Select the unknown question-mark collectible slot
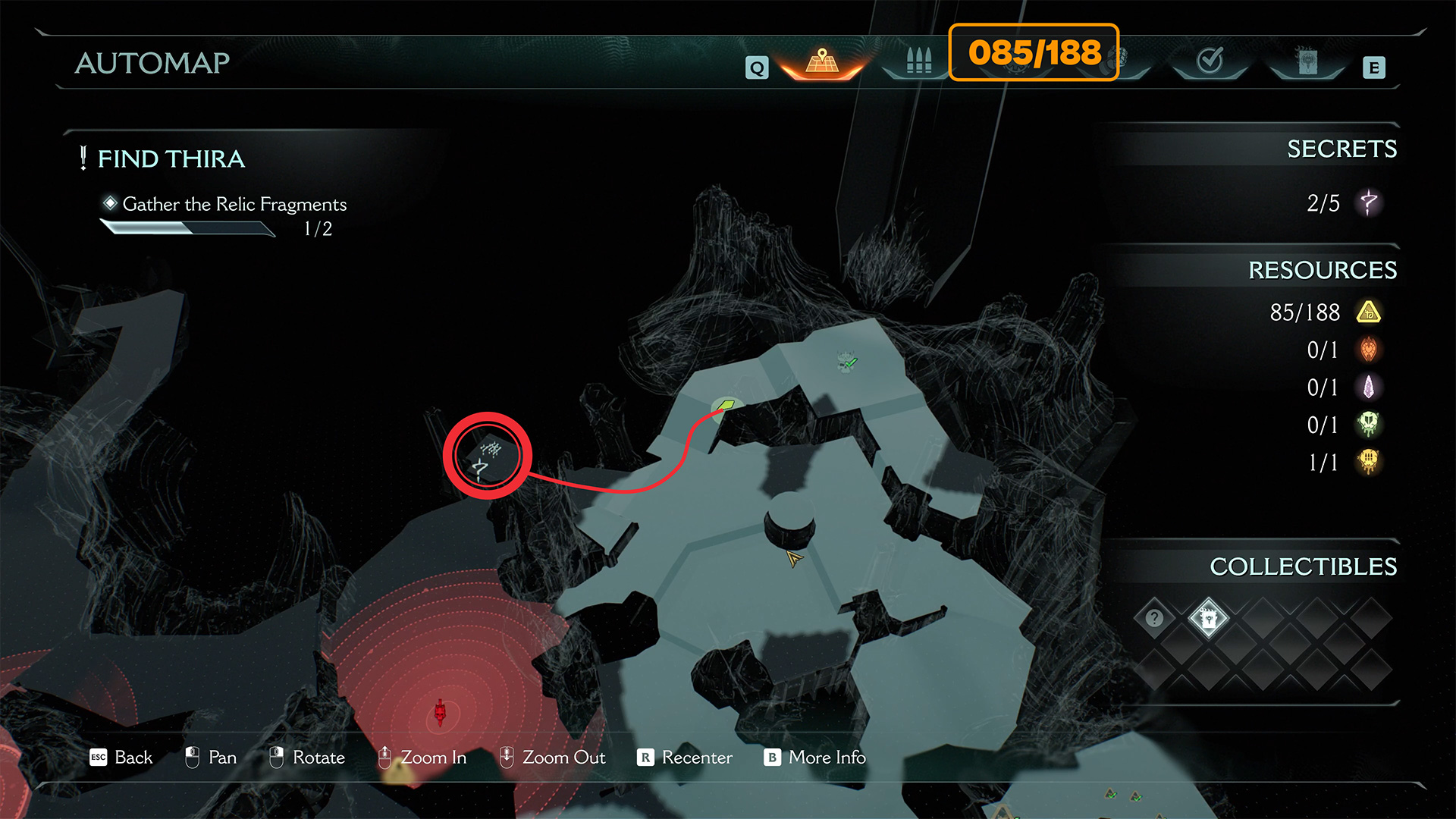1456x819 pixels. point(1154,618)
